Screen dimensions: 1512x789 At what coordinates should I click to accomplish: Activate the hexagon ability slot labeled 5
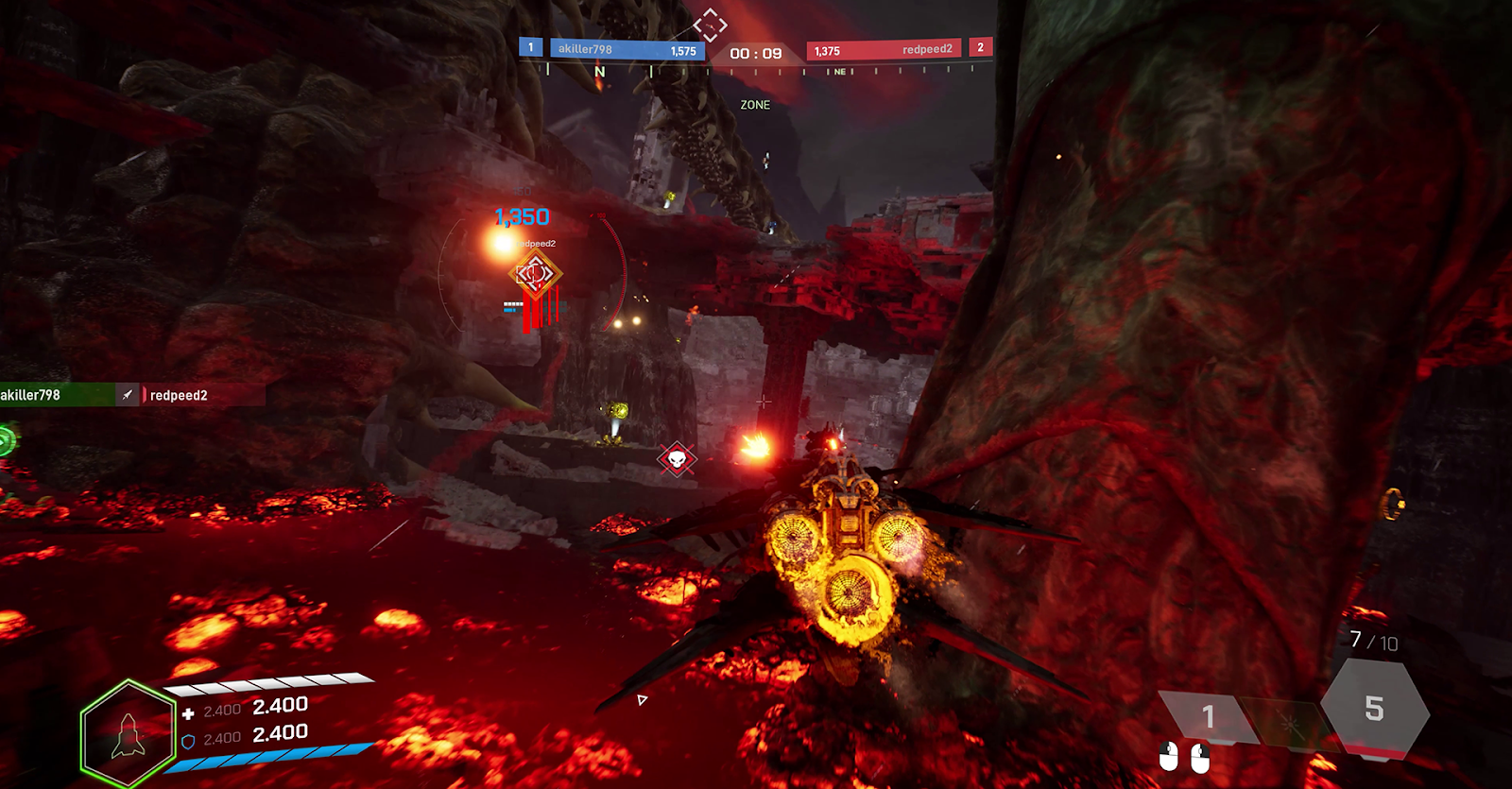(x=1374, y=708)
